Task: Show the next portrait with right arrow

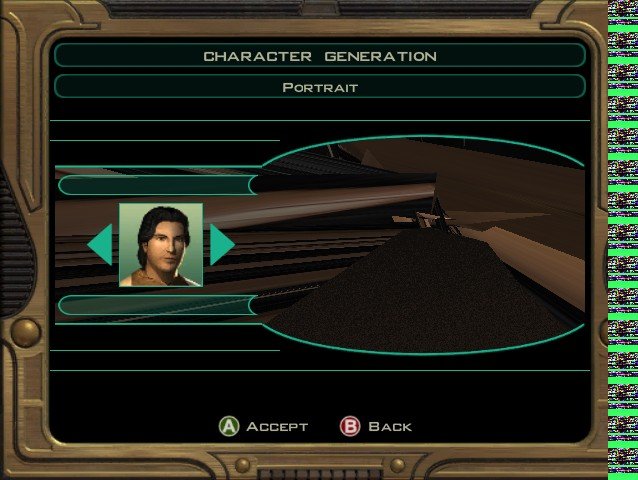Action: coord(221,245)
